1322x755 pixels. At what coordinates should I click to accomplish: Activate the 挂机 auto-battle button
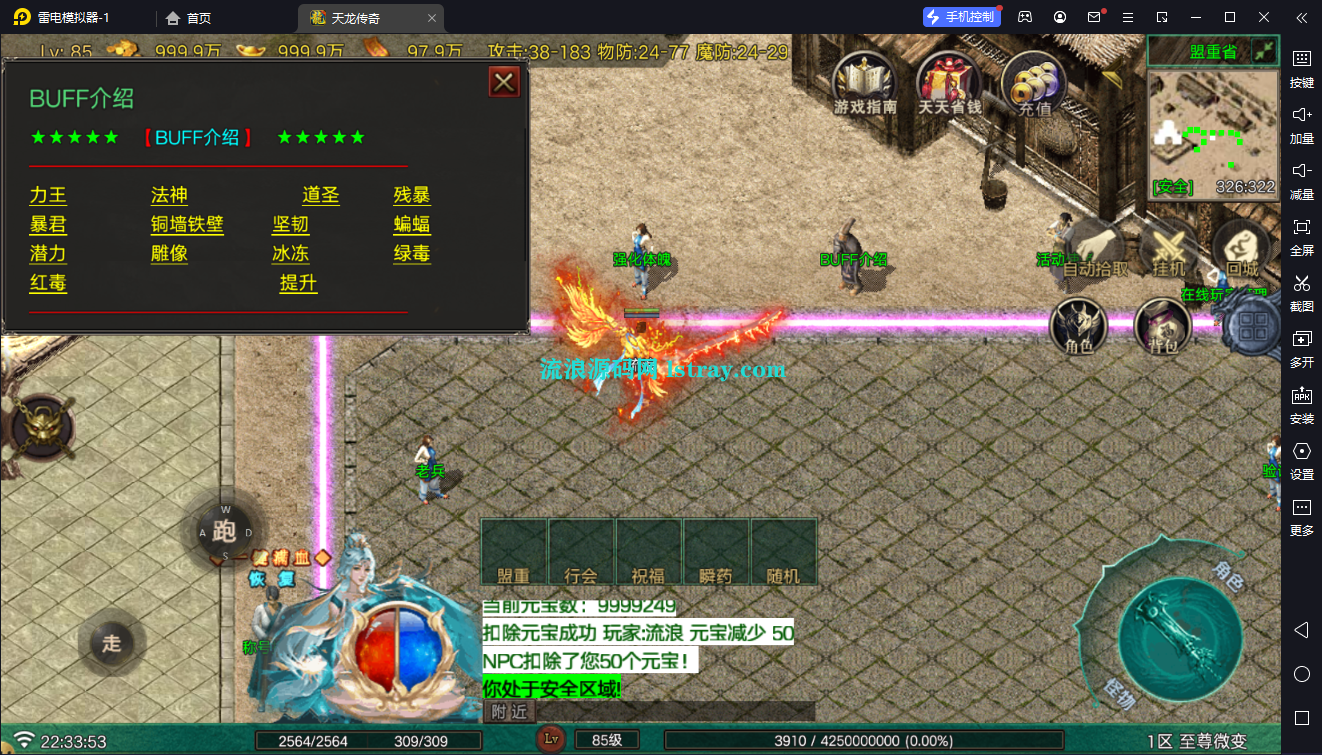1168,250
